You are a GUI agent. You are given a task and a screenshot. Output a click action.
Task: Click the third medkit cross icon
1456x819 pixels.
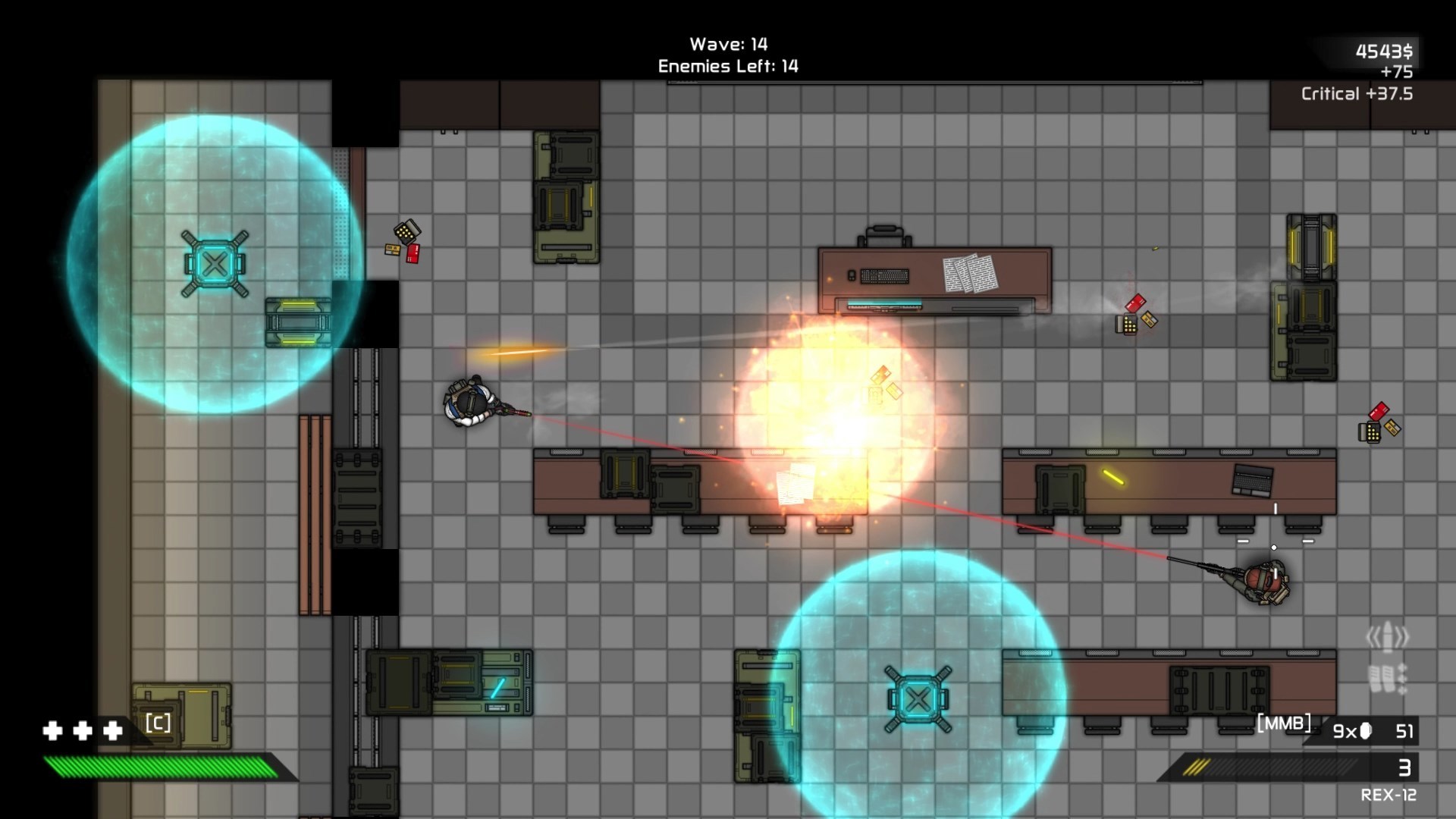click(112, 730)
